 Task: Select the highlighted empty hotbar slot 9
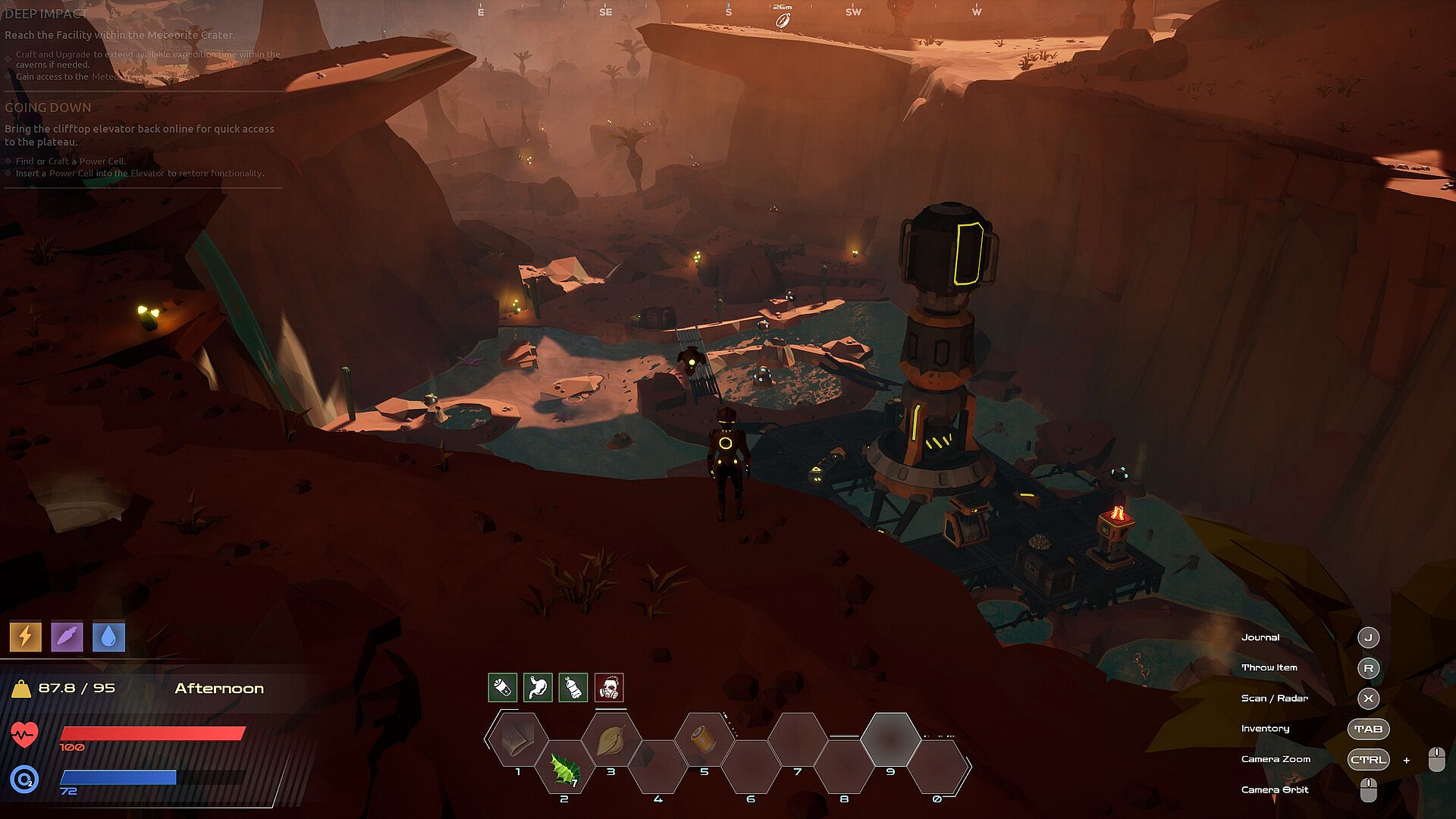click(890, 738)
